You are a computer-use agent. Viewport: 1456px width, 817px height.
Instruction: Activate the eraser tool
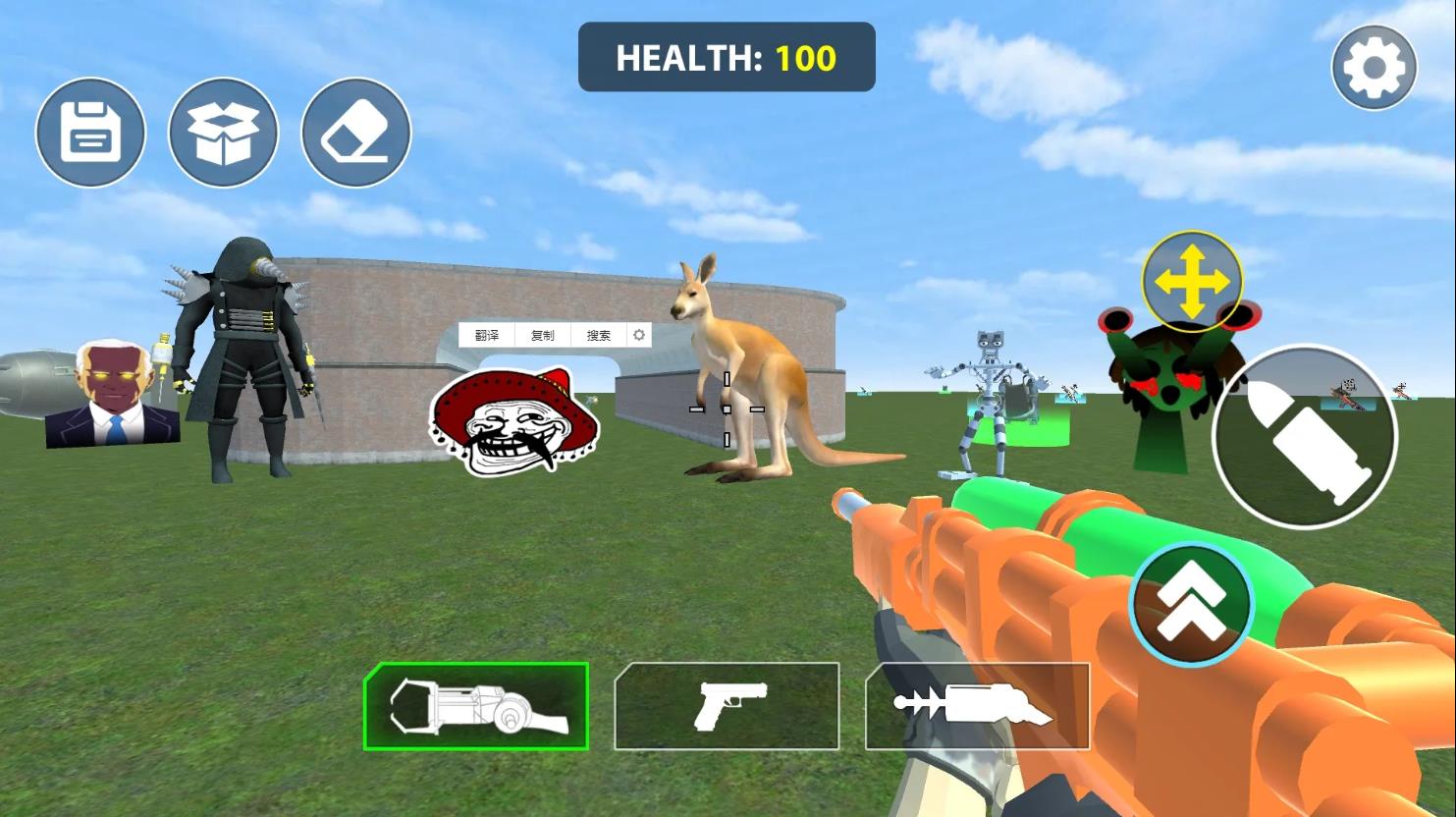[355, 133]
